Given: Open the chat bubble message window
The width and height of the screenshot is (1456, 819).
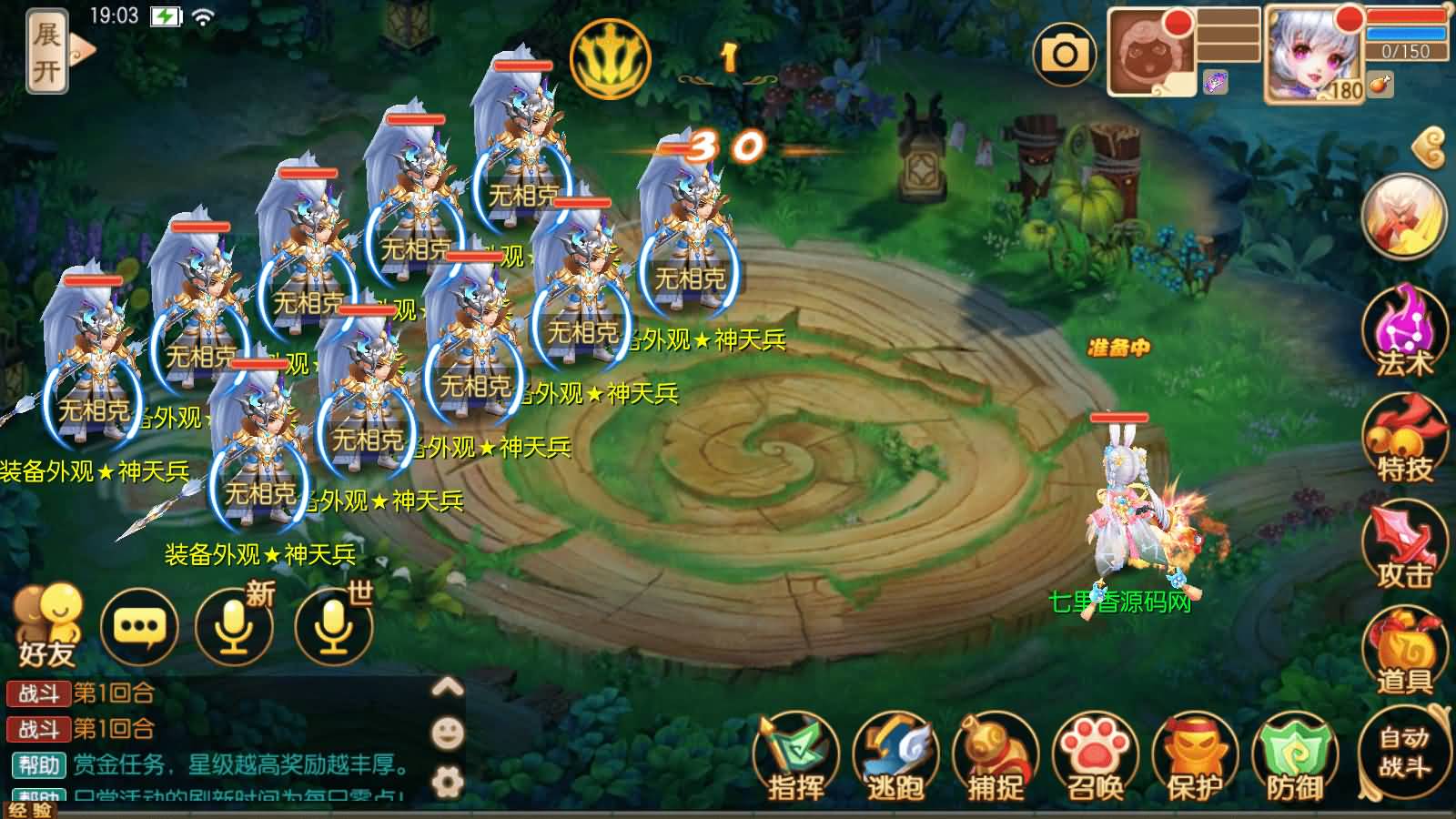Looking at the screenshot, I should pyautogui.click(x=139, y=626).
